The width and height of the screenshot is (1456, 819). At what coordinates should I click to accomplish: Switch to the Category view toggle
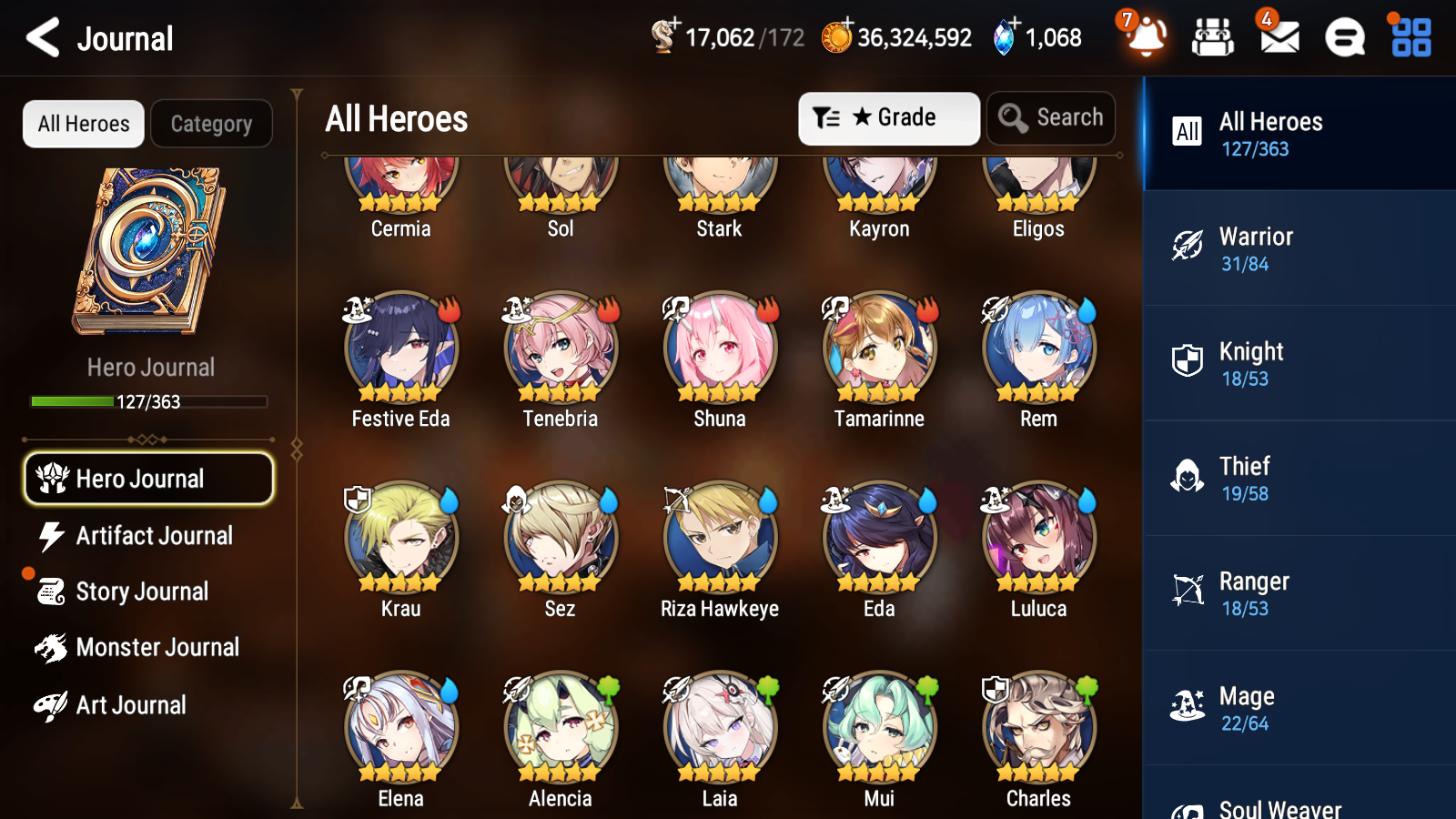211,124
